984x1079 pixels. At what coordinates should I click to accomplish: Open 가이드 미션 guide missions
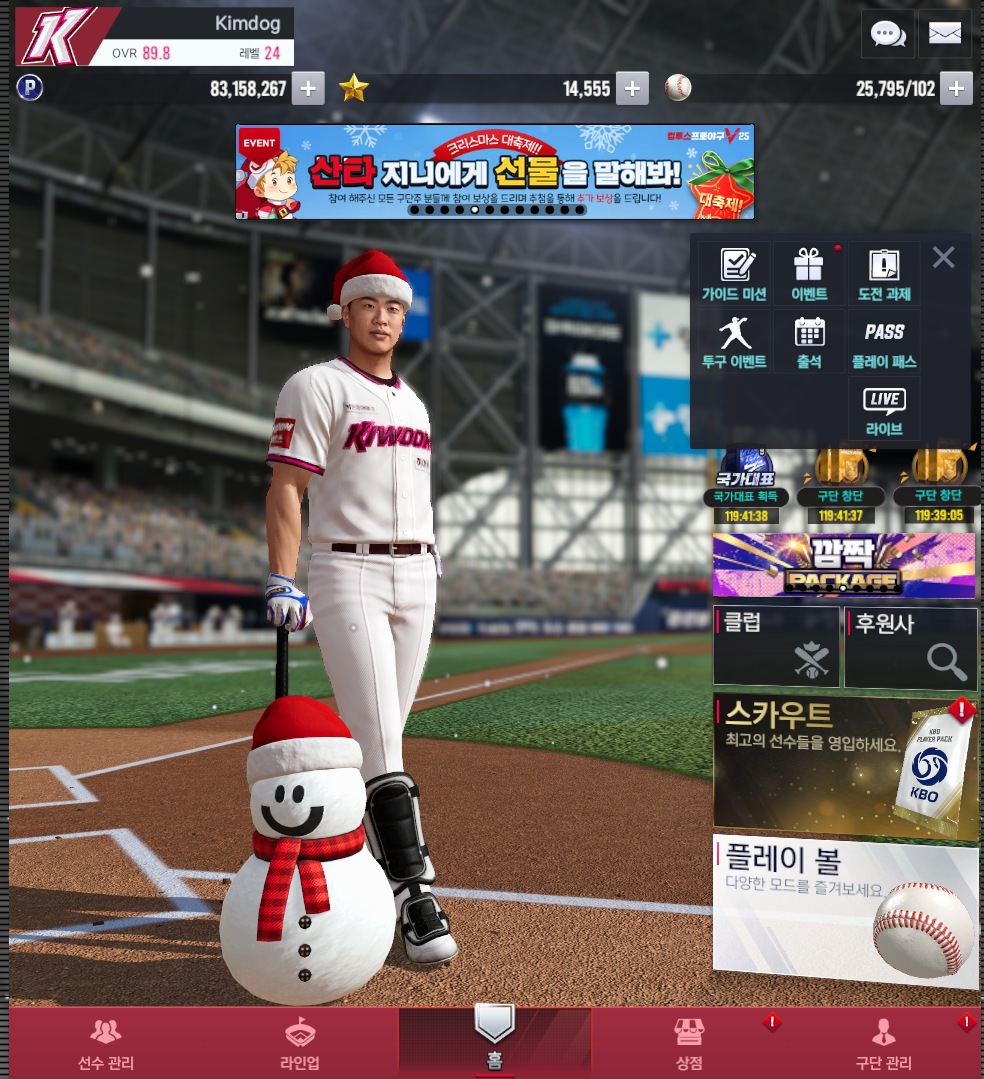(x=734, y=274)
